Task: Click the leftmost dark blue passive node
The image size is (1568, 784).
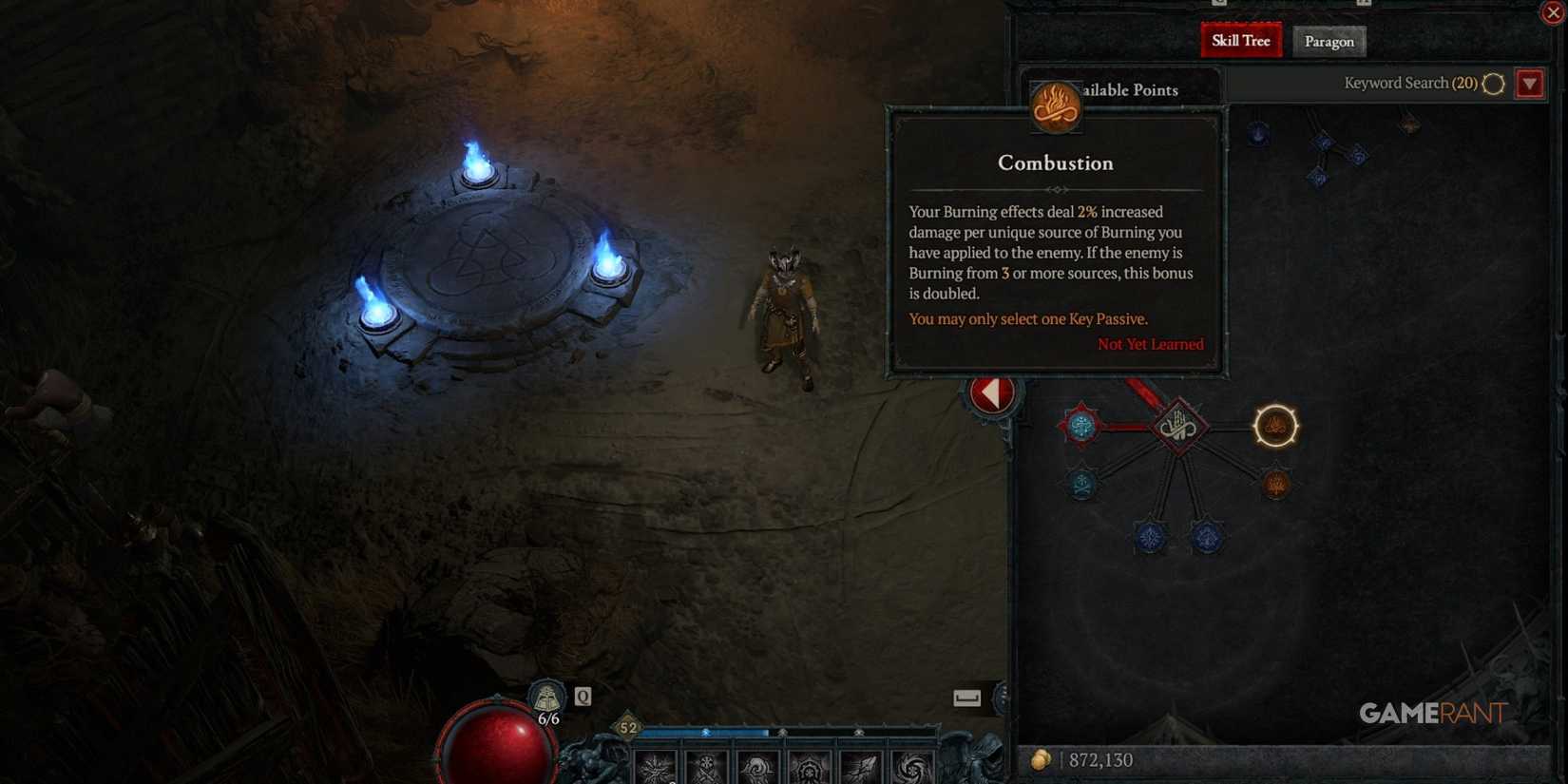Action: tap(1151, 539)
